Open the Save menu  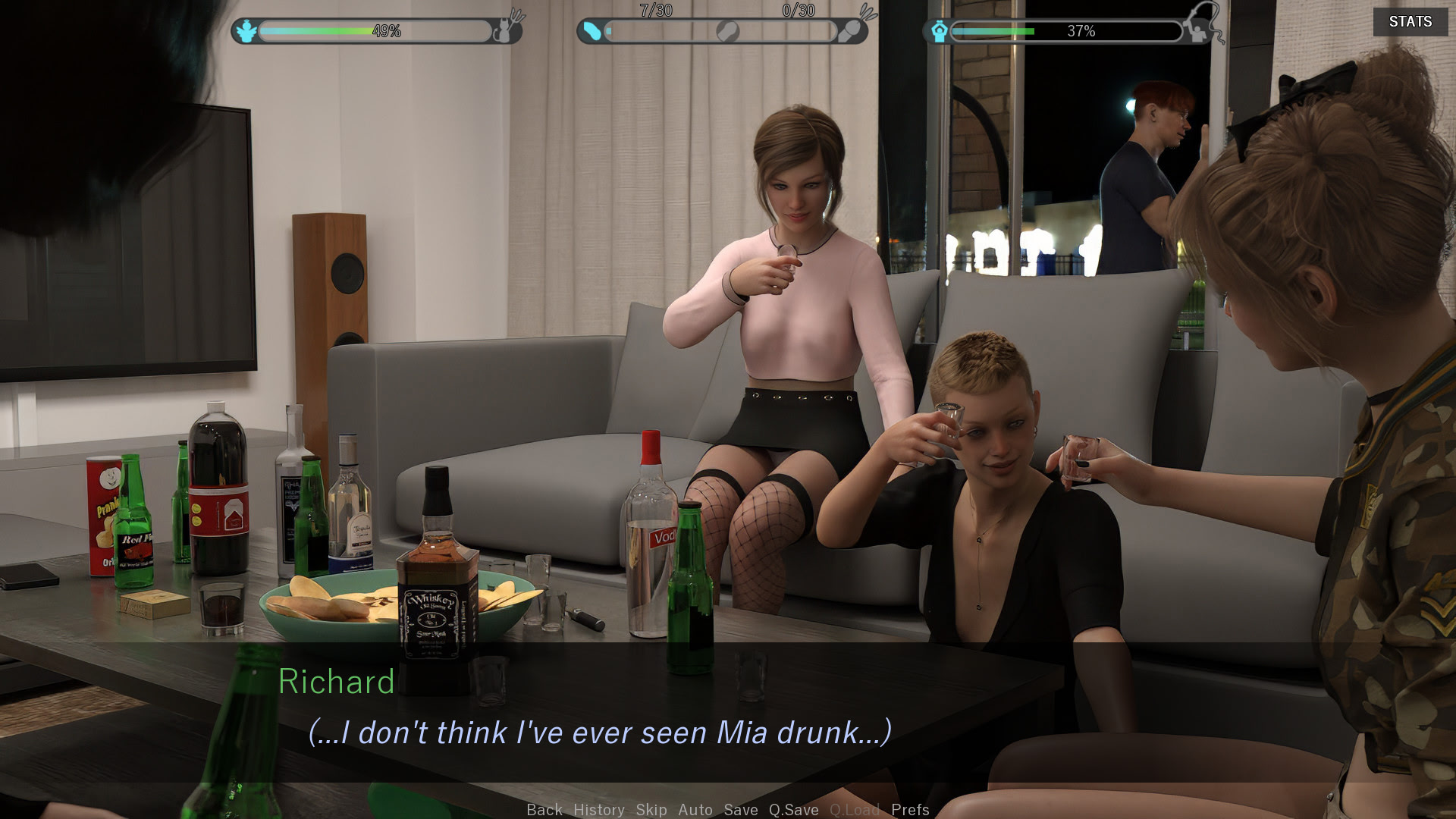[741, 809]
